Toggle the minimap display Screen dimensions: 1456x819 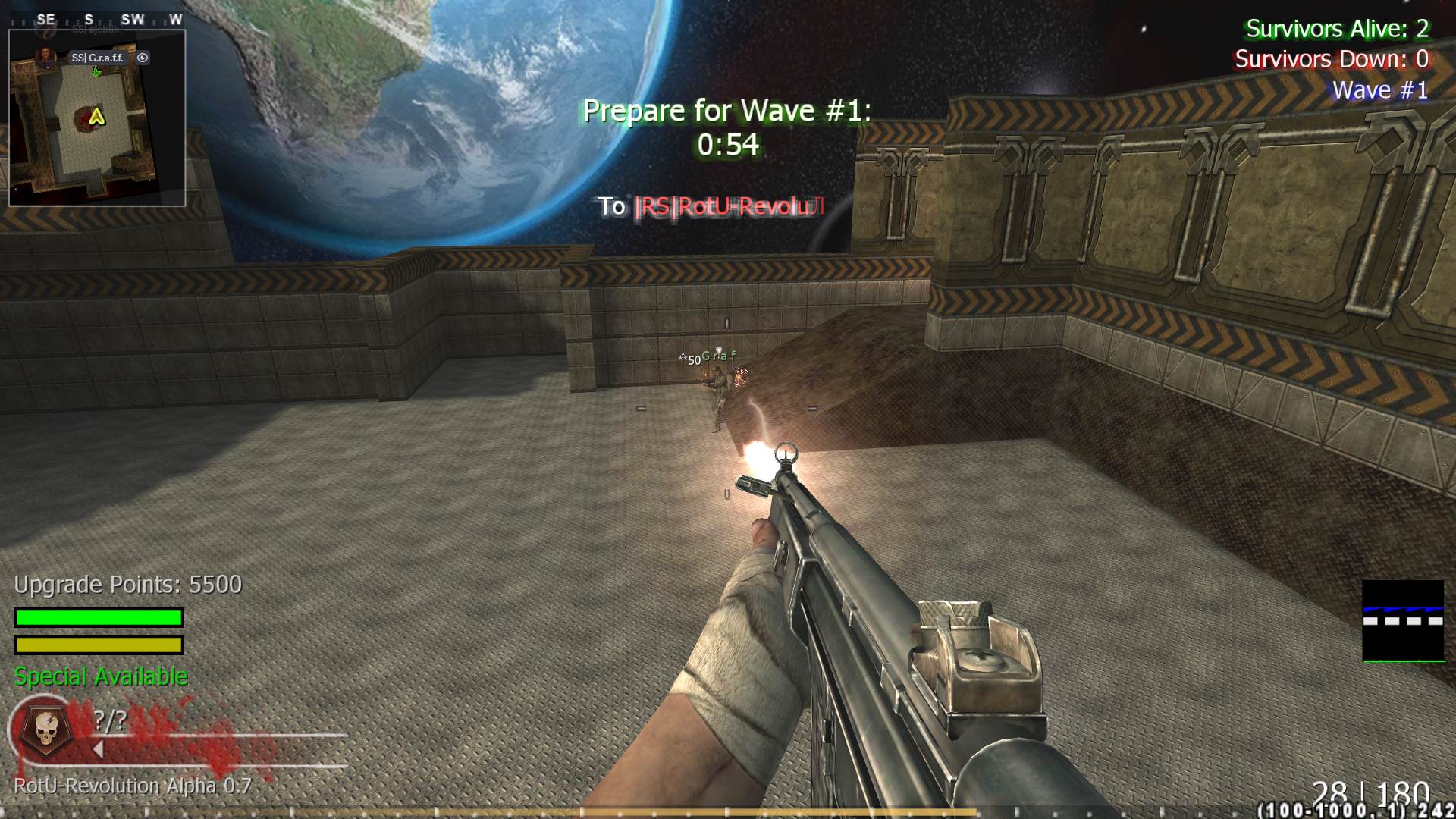pos(99,118)
